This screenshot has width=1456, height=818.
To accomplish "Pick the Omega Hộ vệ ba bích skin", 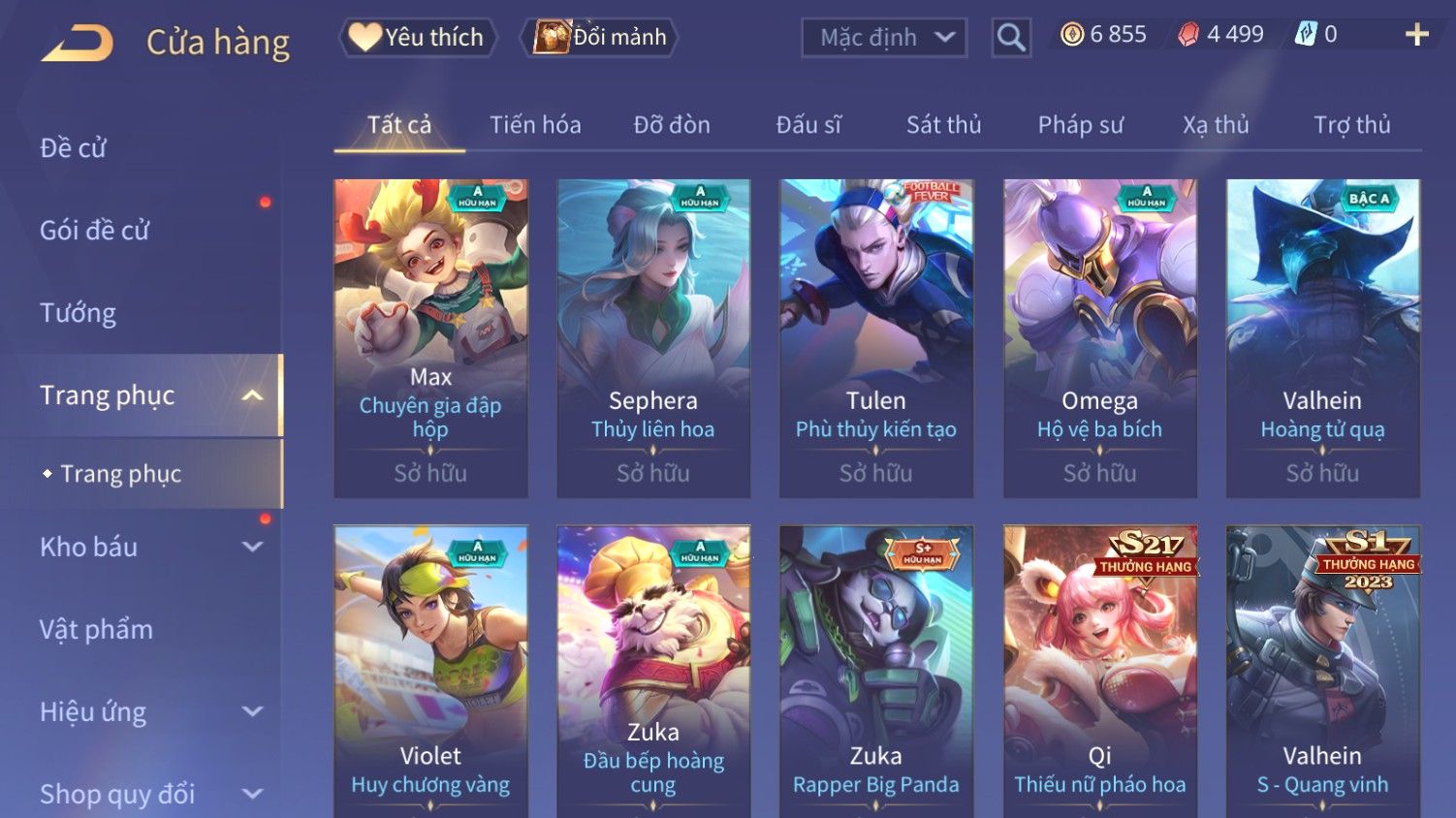I will point(1099,337).
